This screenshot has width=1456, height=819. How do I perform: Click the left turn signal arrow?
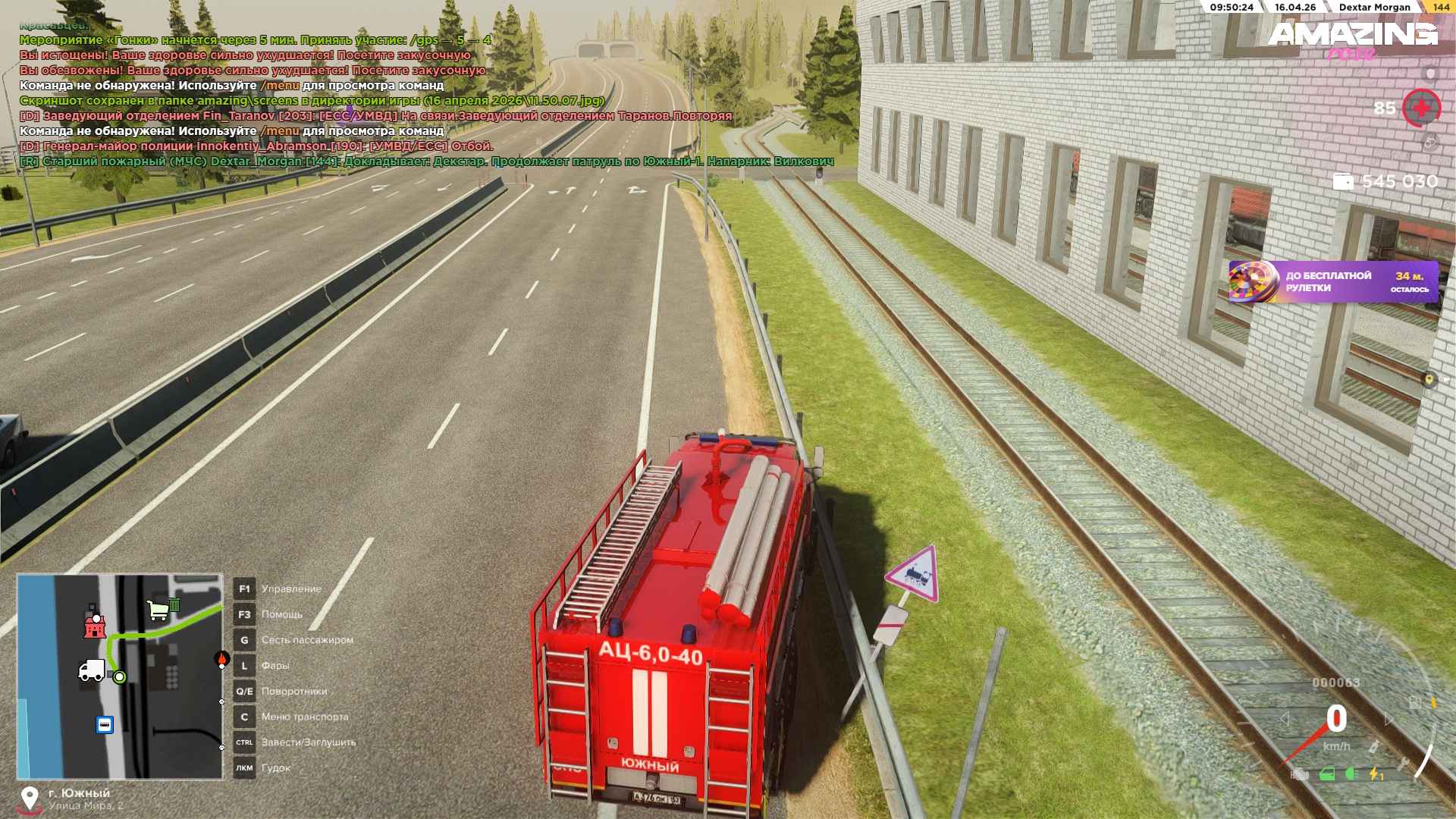(1284, 719)
